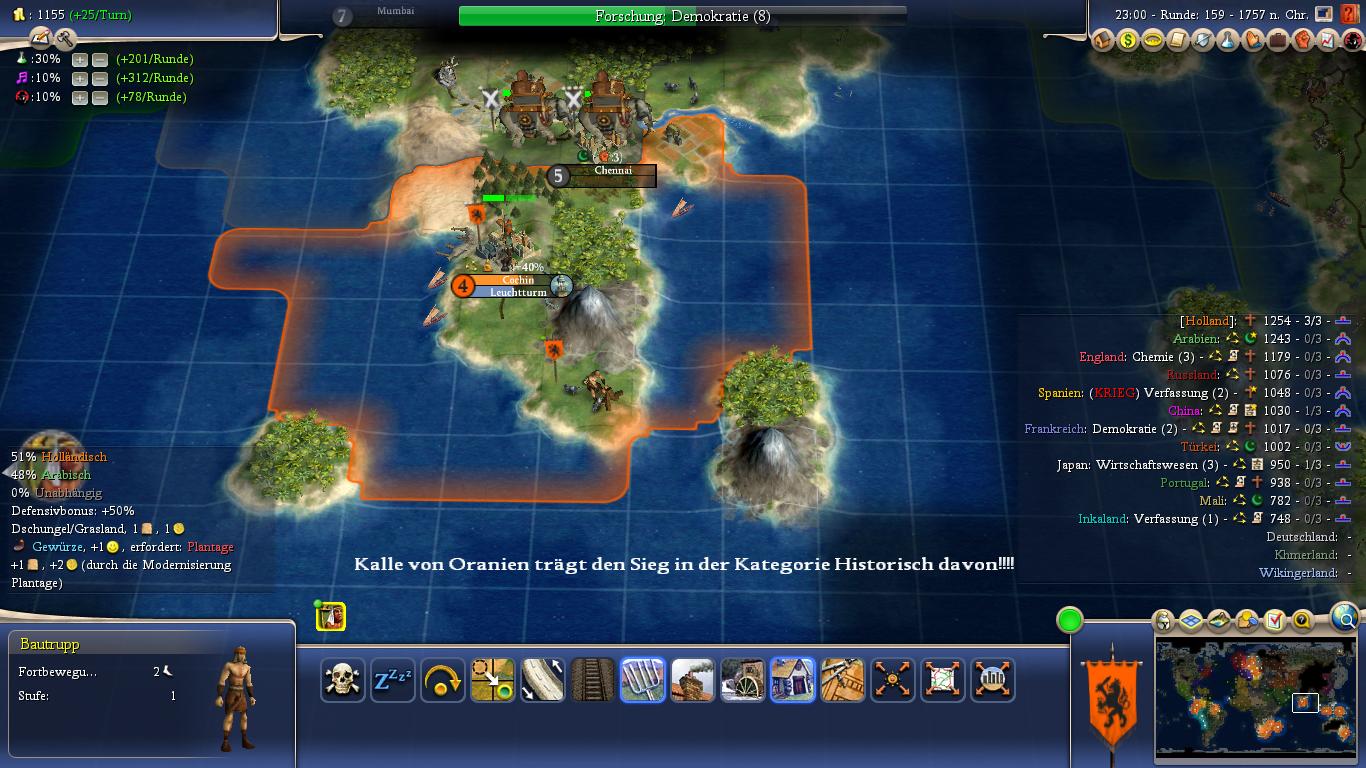Open the military advisor fist icon
The image size is (1366, 768).
(1303, 41)
